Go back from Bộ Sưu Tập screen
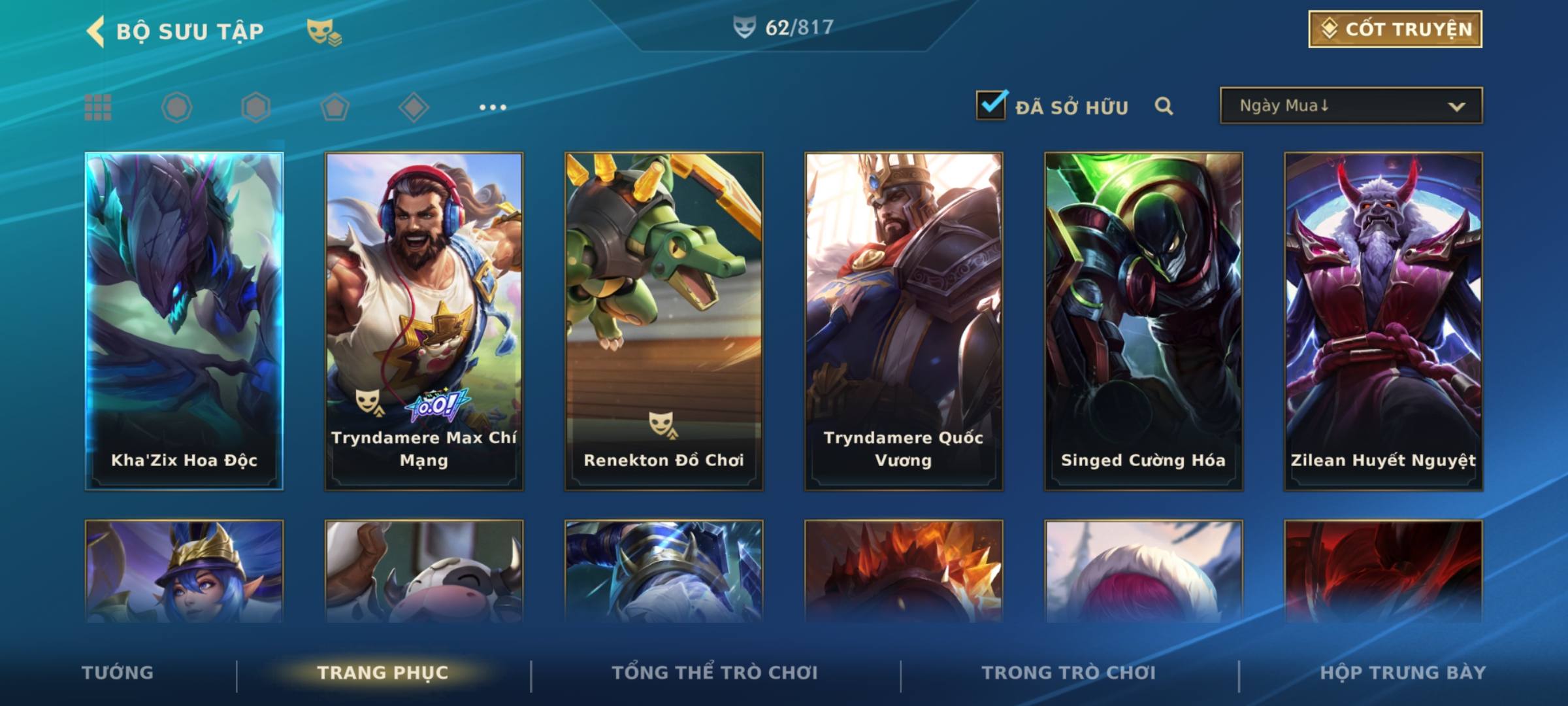The width and height of the screenshot is (1568, 706). (x=96, y=31)
